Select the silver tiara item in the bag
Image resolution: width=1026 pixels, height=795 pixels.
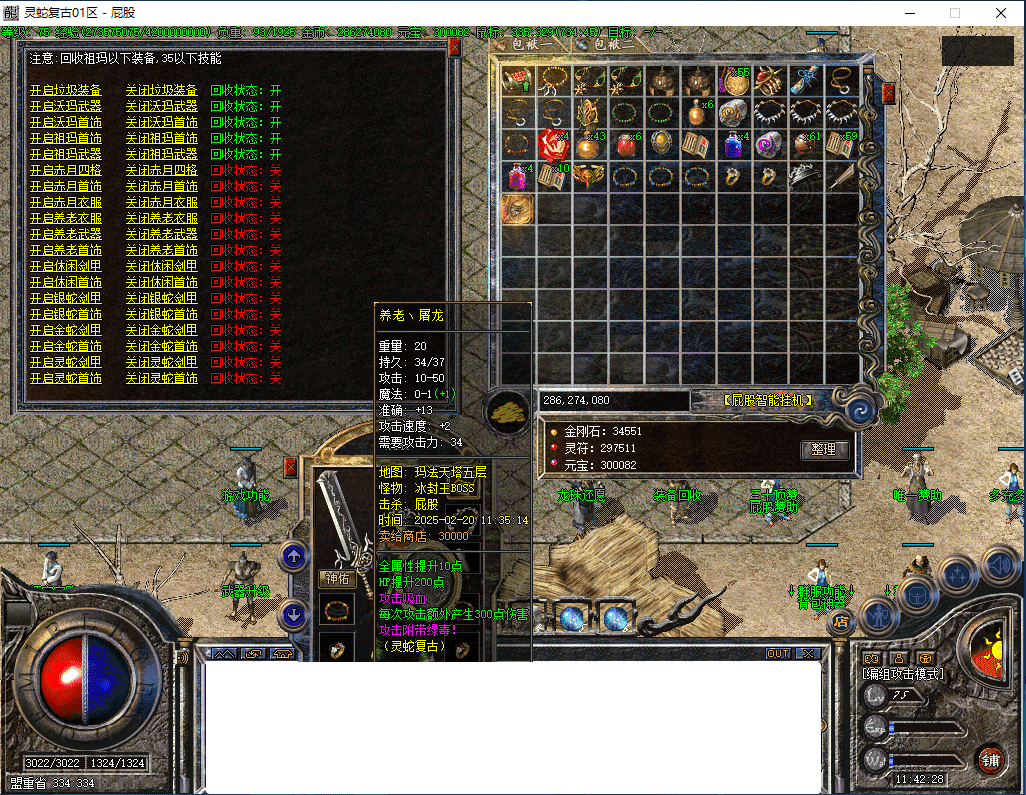pos(804,176)
